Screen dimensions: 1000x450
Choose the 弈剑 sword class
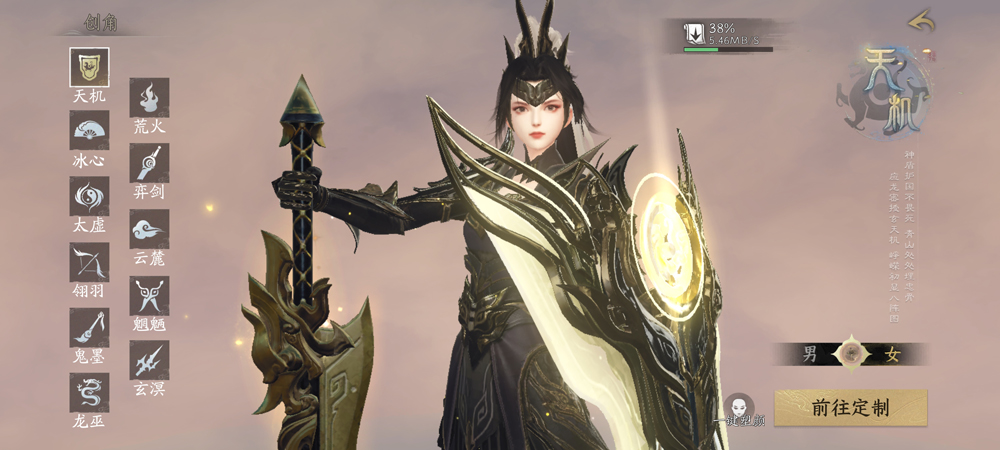tap(149, 163)
